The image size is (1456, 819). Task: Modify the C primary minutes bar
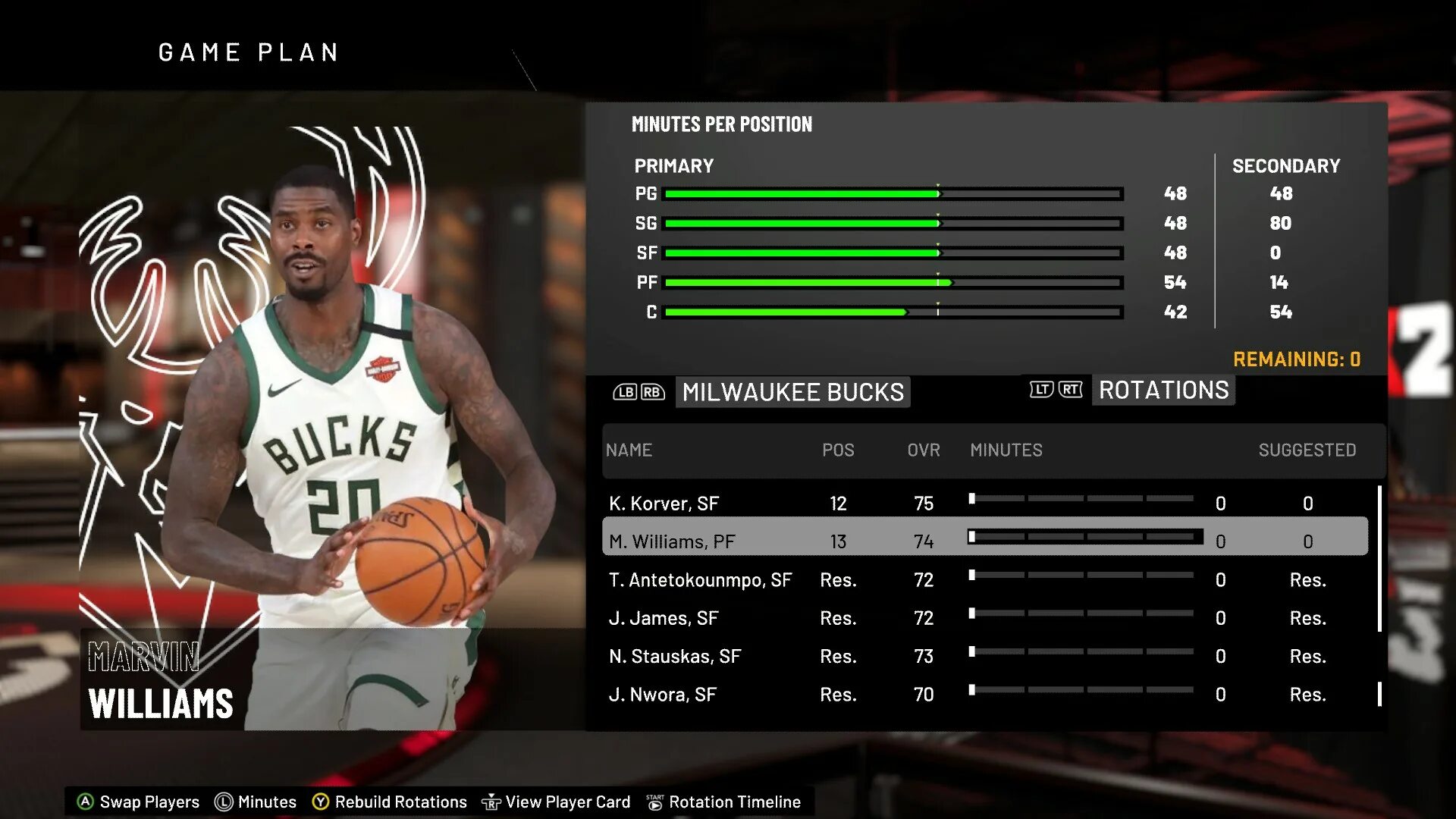click(893, 312)
